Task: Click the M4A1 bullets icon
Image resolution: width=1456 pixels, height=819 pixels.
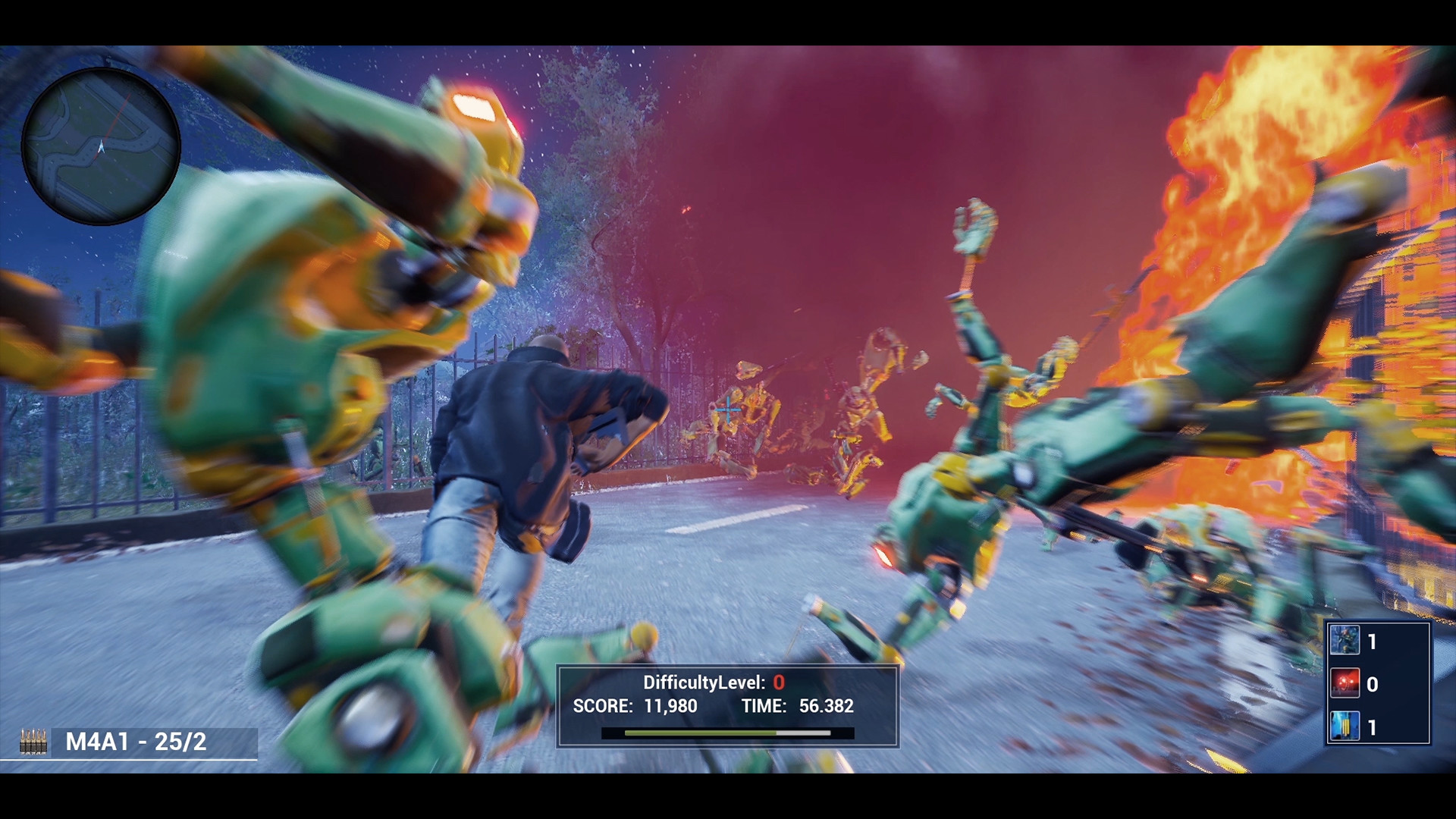Action: (33, 741)
